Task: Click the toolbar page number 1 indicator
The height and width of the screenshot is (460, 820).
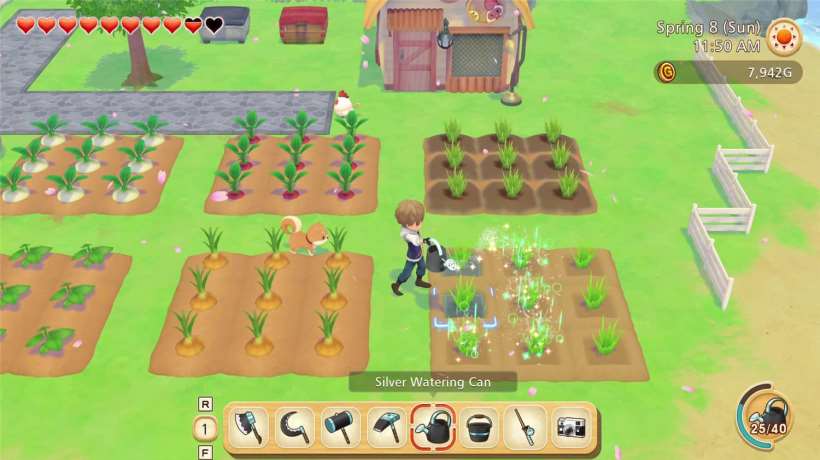Action: point(205,428)
